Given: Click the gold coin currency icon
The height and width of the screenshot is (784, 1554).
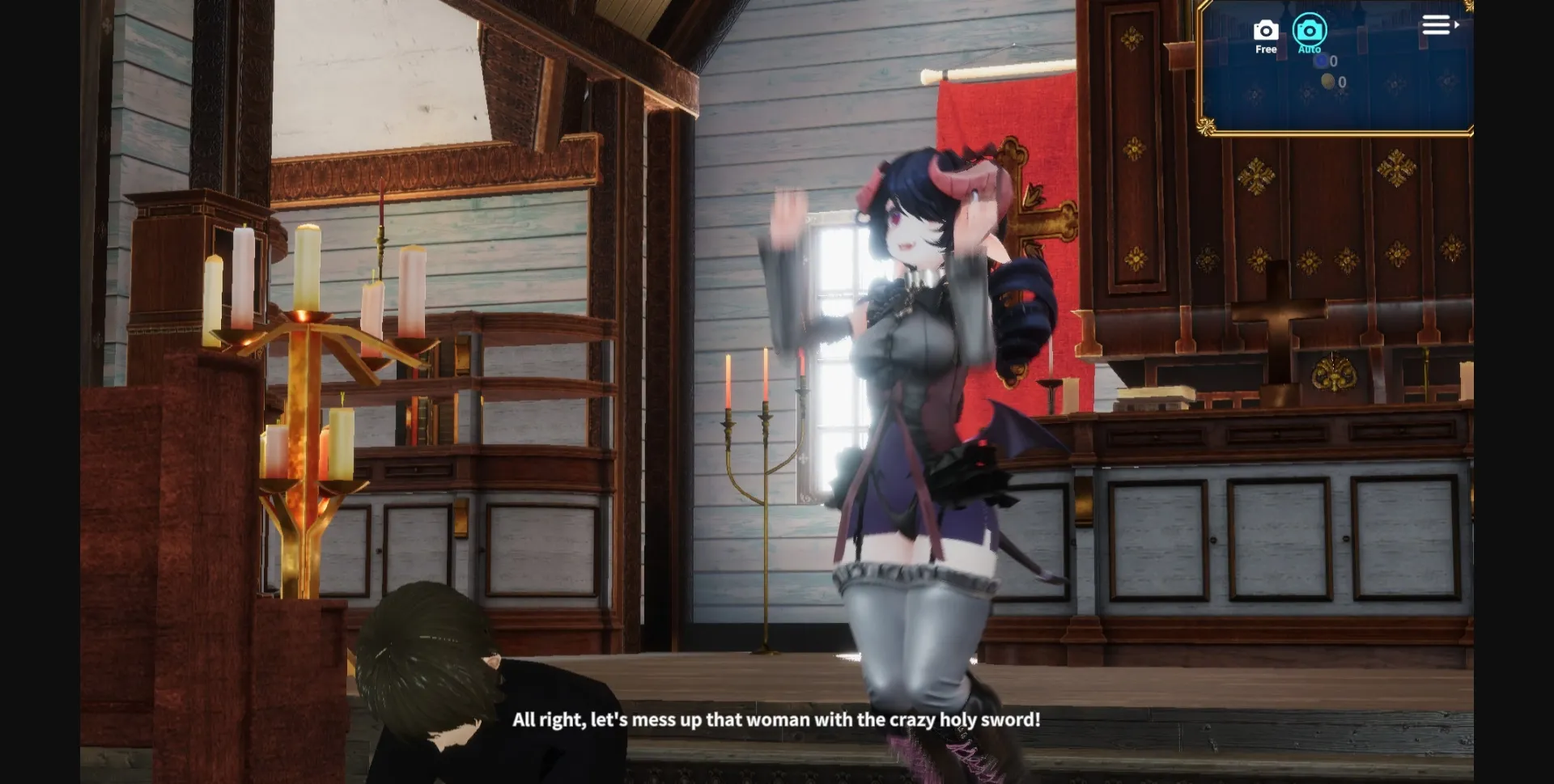Looking at the screenshot, I should point(1328,81).
